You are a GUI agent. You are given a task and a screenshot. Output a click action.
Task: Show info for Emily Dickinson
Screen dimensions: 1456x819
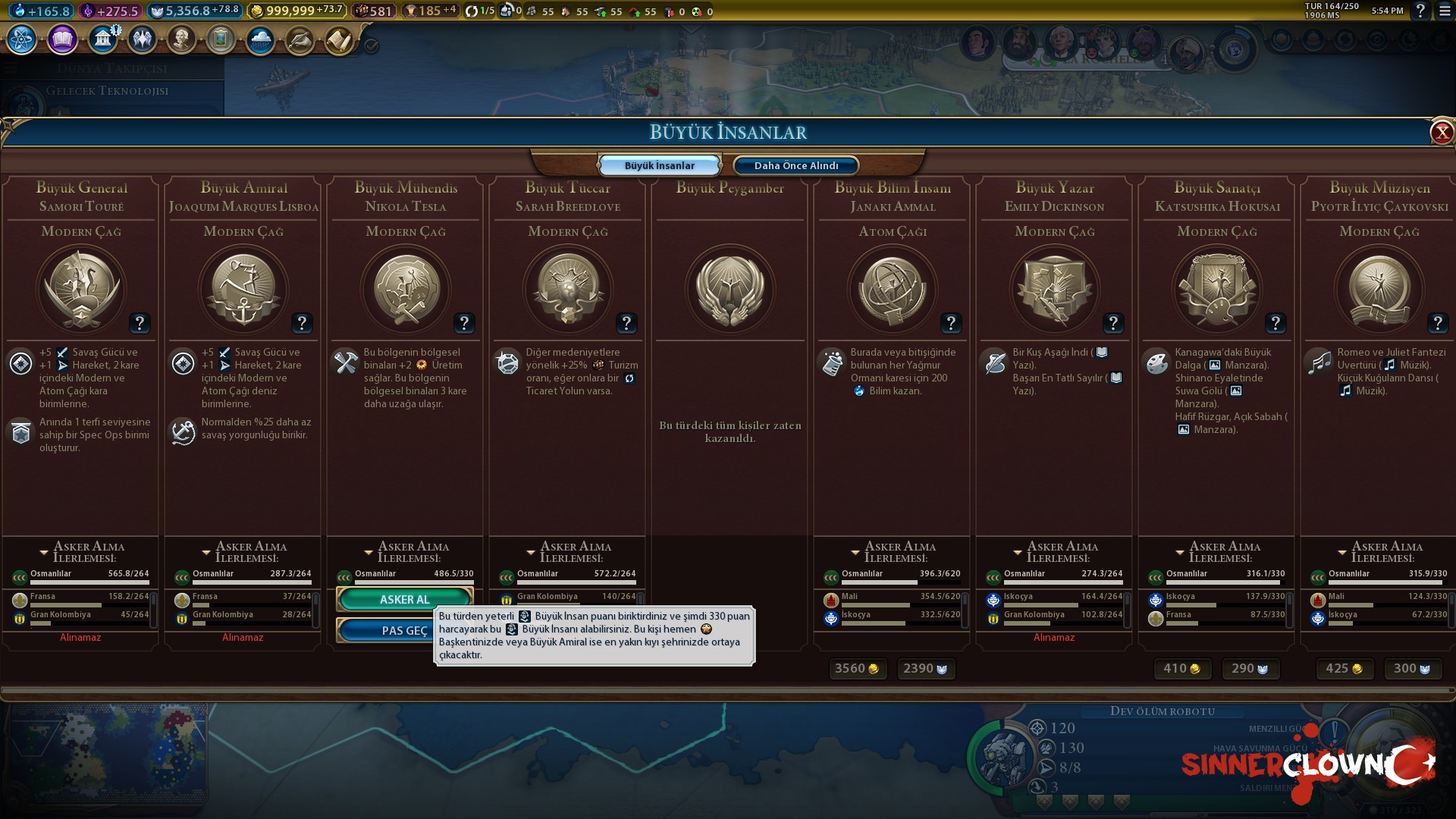click(x=1113, y=323)
